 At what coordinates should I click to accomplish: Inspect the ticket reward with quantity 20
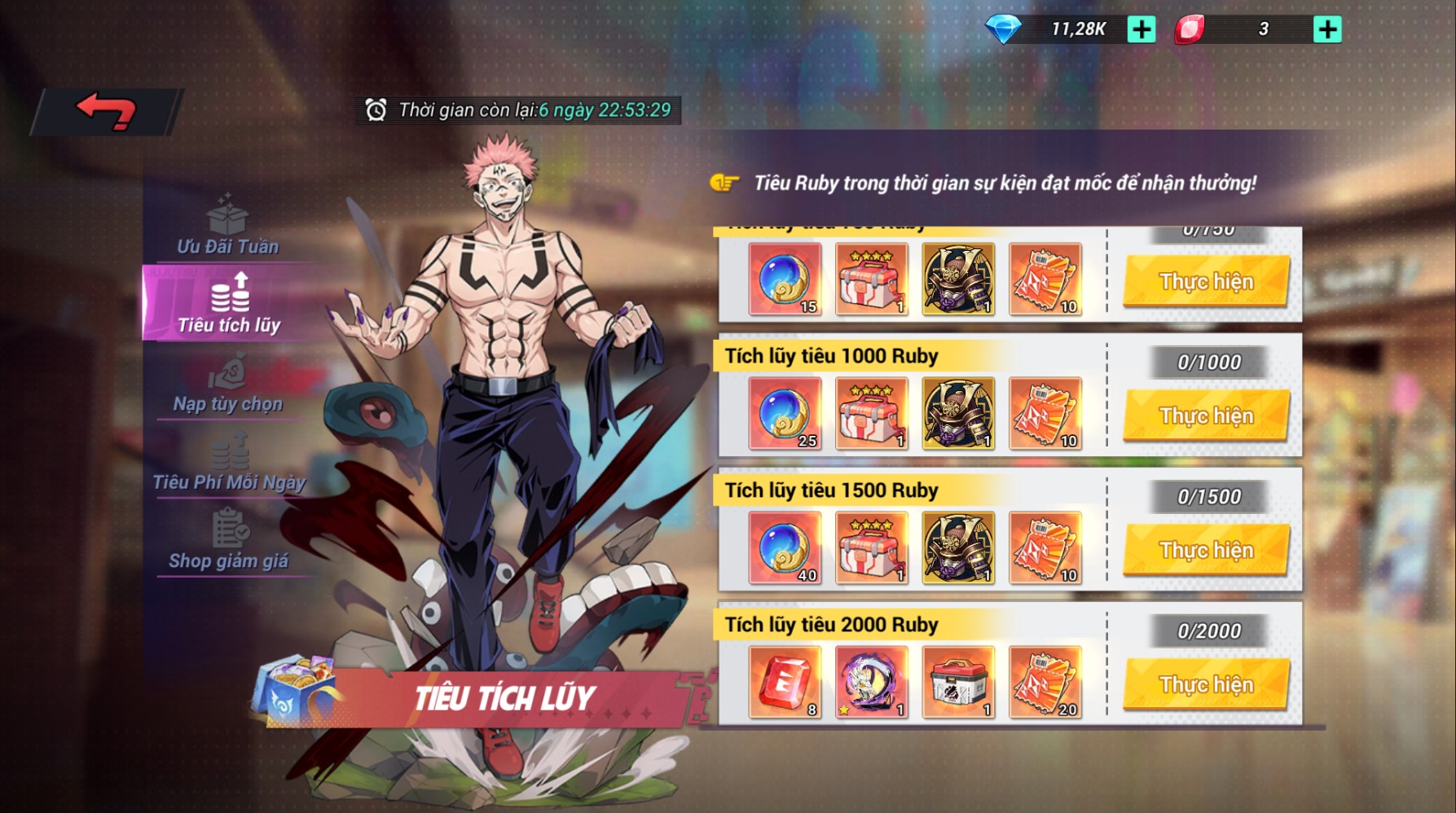coord(1045,682)
